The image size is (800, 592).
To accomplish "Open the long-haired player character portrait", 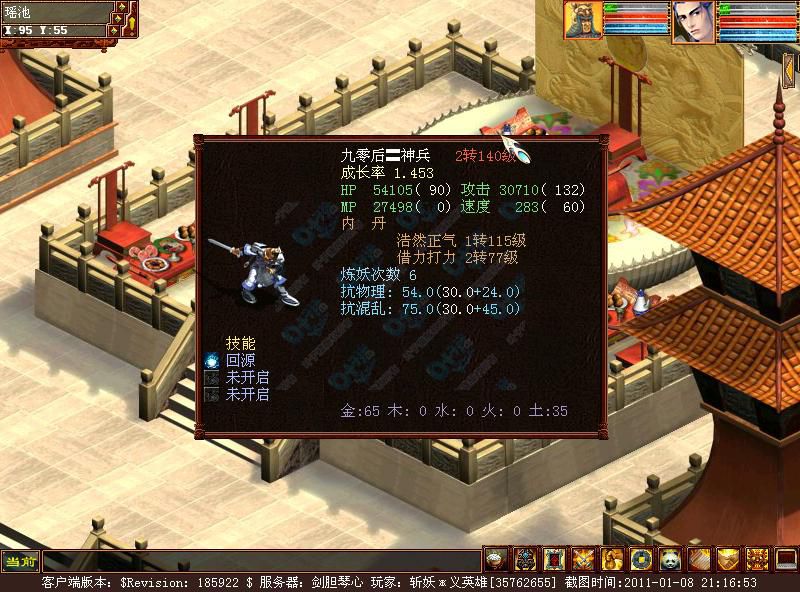I will 692,20.
